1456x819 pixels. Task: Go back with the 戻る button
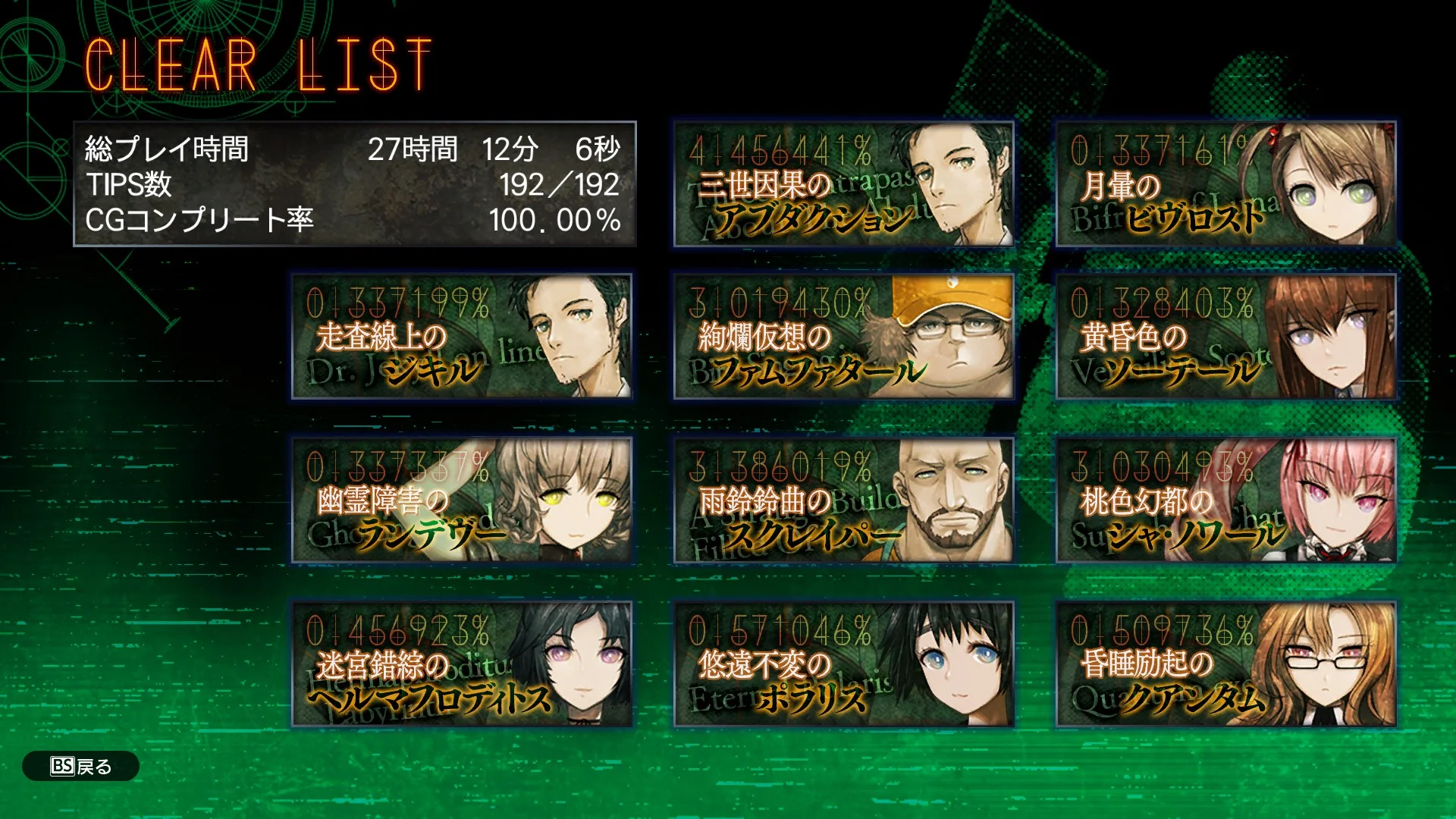tap(81, 766)
